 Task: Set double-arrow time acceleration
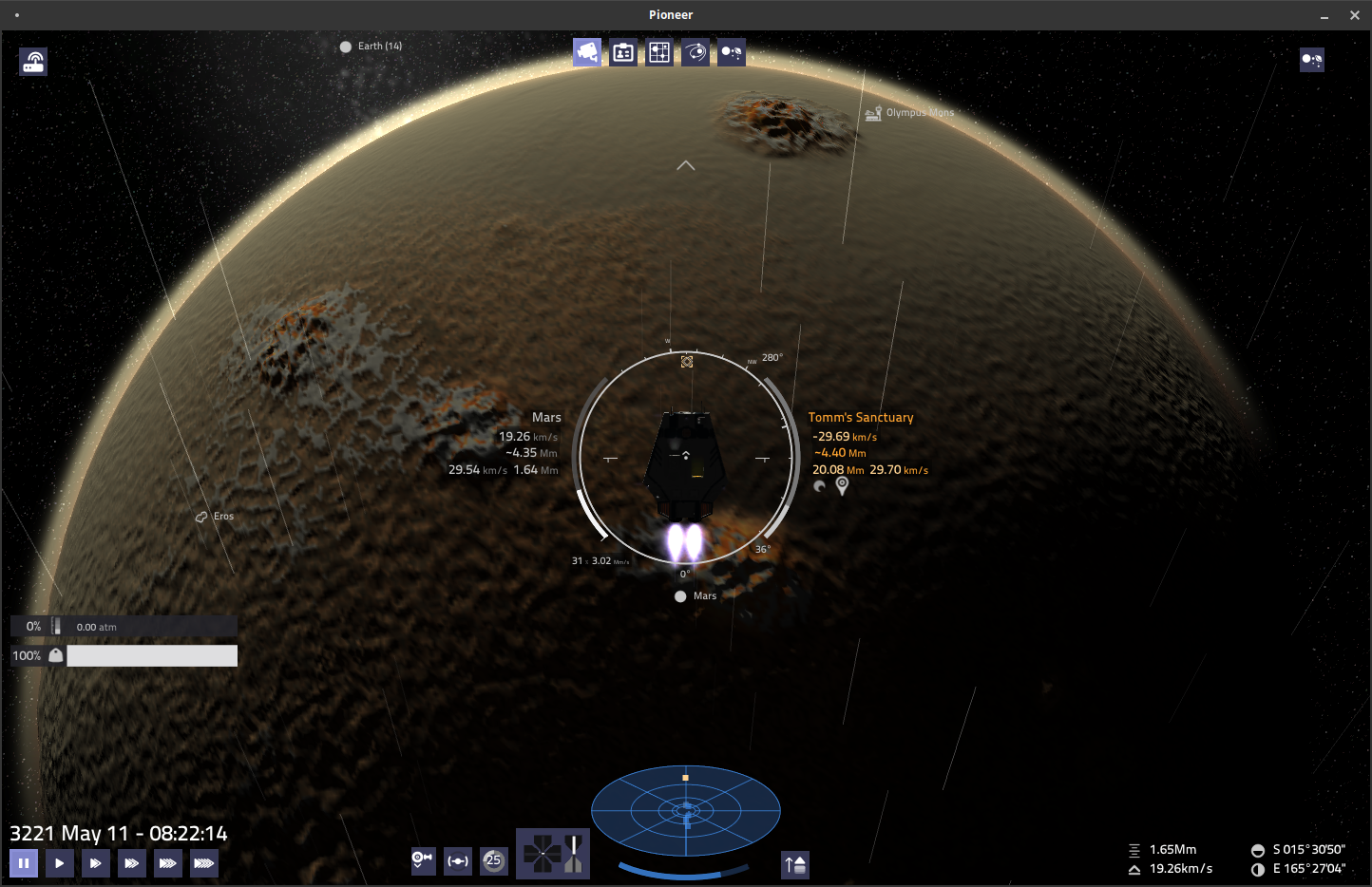[x=96, y=863]
